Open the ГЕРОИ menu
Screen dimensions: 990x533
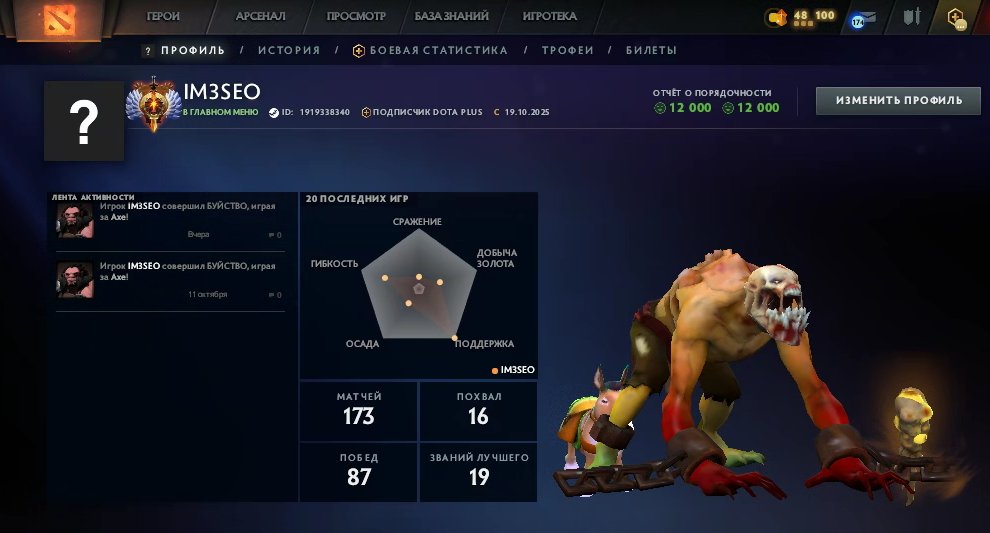point(163,17)
